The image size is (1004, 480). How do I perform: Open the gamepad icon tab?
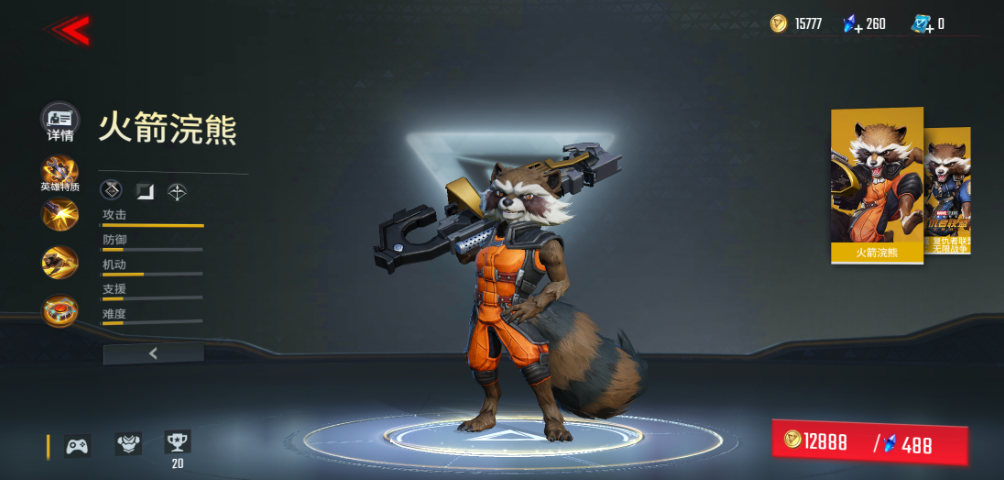[x=77, y=446]
